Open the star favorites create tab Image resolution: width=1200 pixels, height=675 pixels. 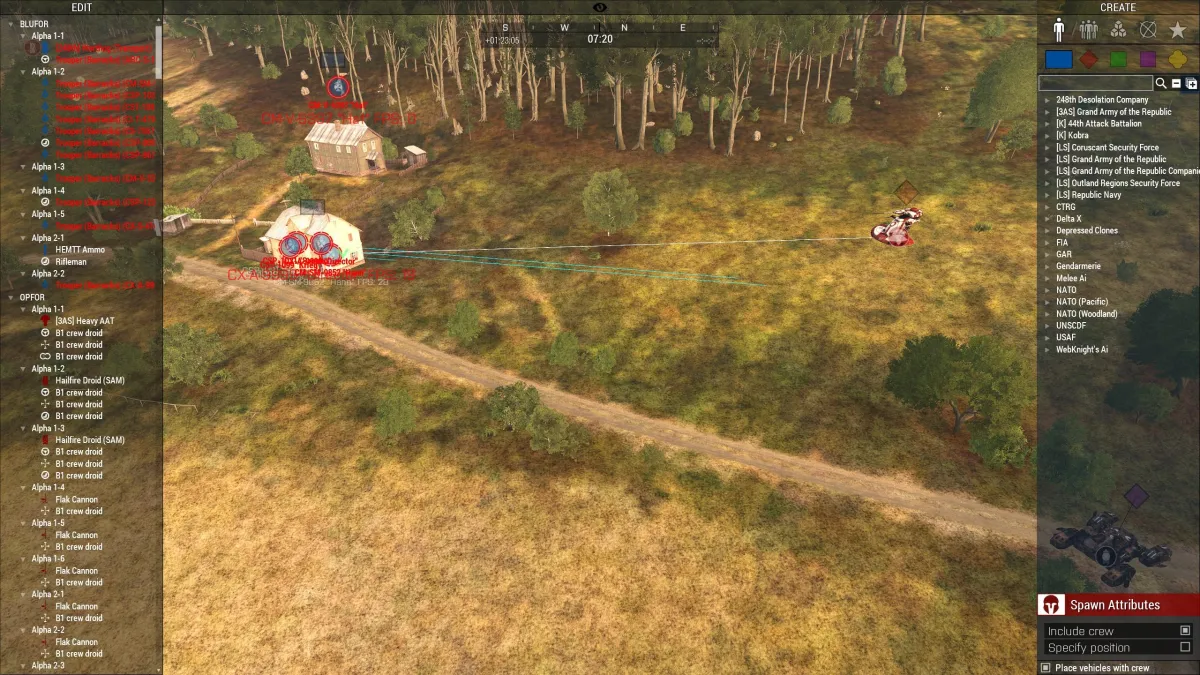point(1178,29)
